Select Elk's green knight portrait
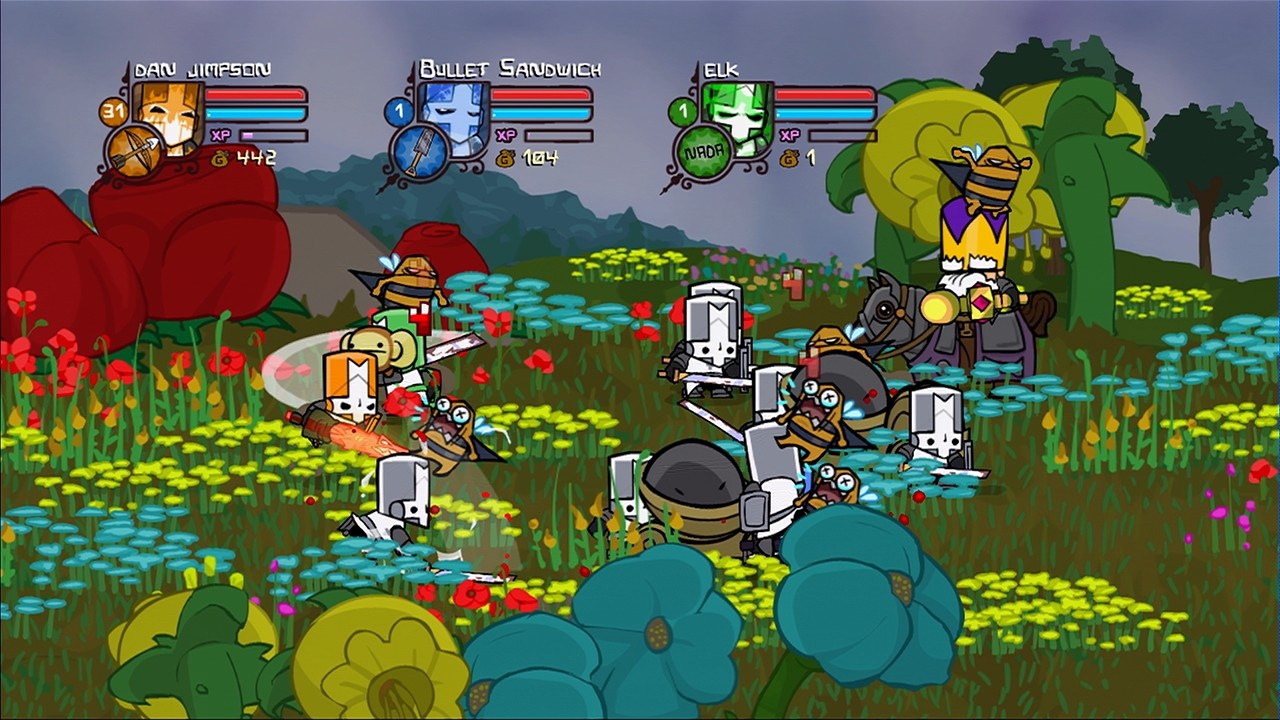 click(x=738, y=114)
